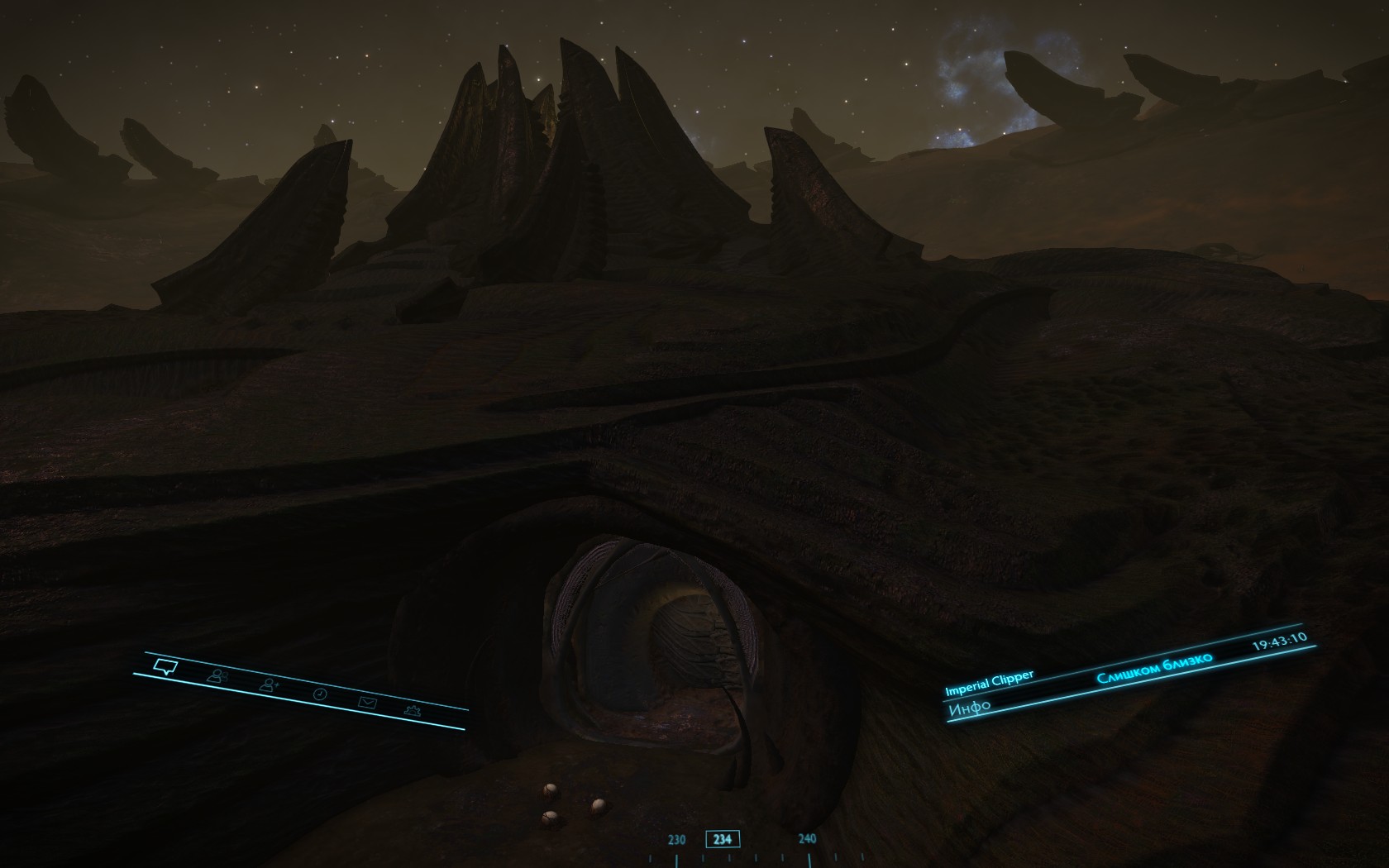Show the clock history tab

pos(320,694)
